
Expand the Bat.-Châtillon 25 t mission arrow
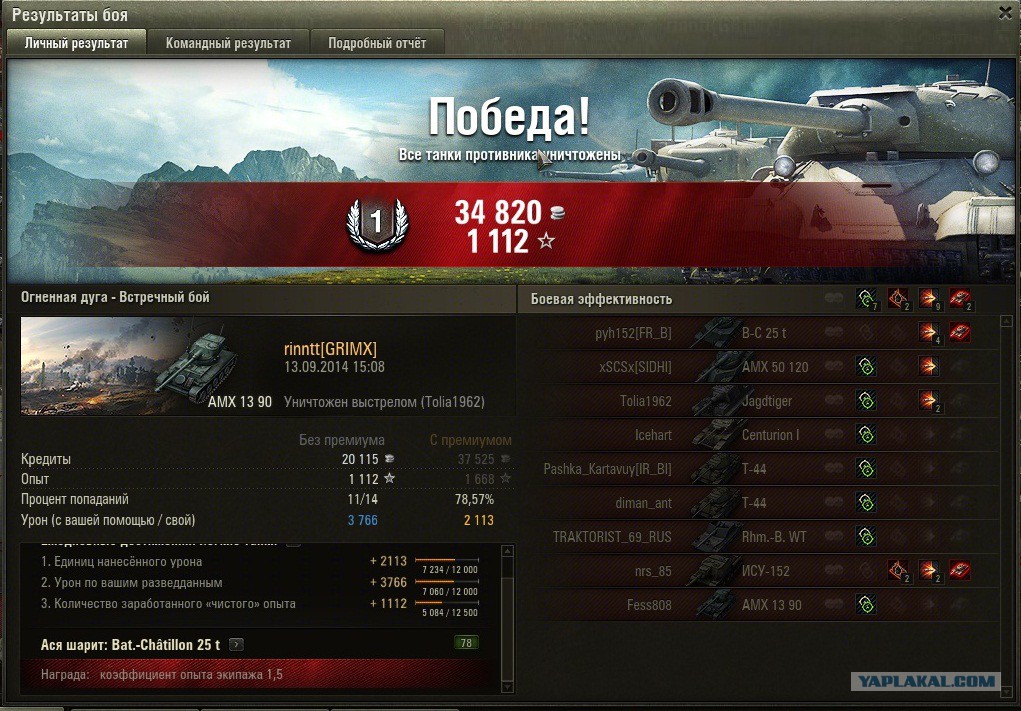(237, 644)
